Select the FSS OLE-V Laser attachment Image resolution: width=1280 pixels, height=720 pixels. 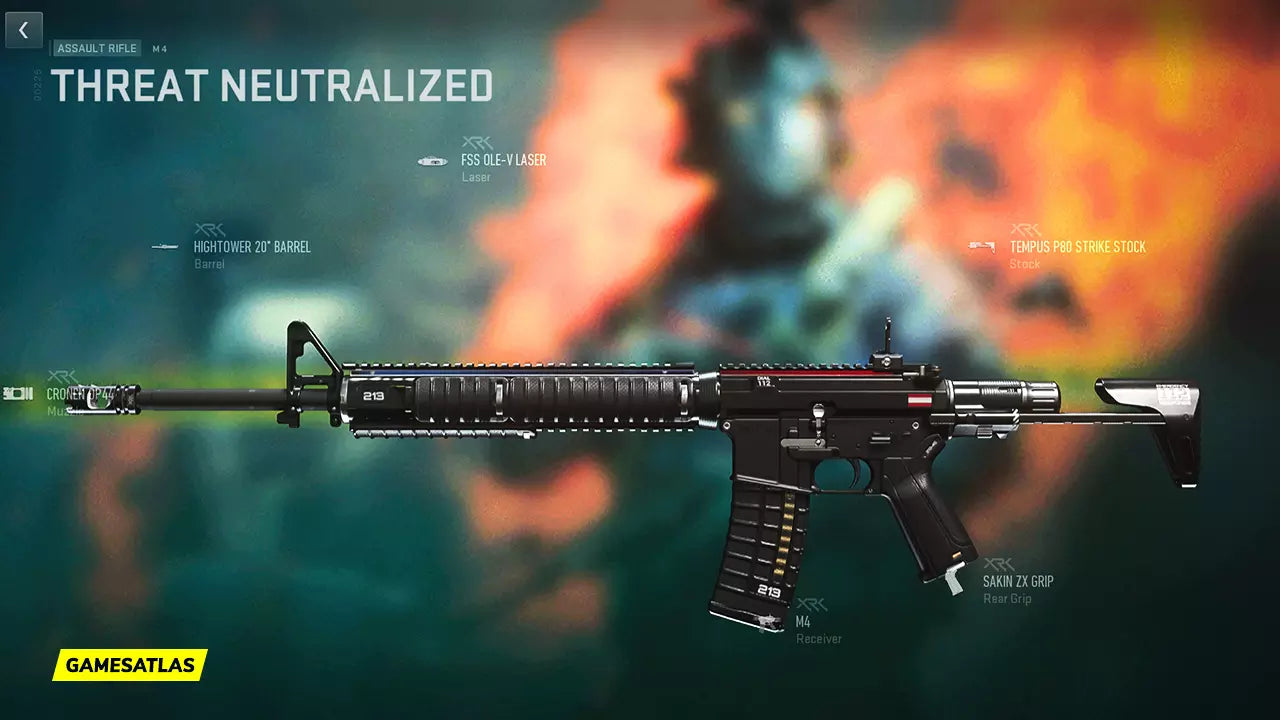pyautogui.click(x=503, y=160)
